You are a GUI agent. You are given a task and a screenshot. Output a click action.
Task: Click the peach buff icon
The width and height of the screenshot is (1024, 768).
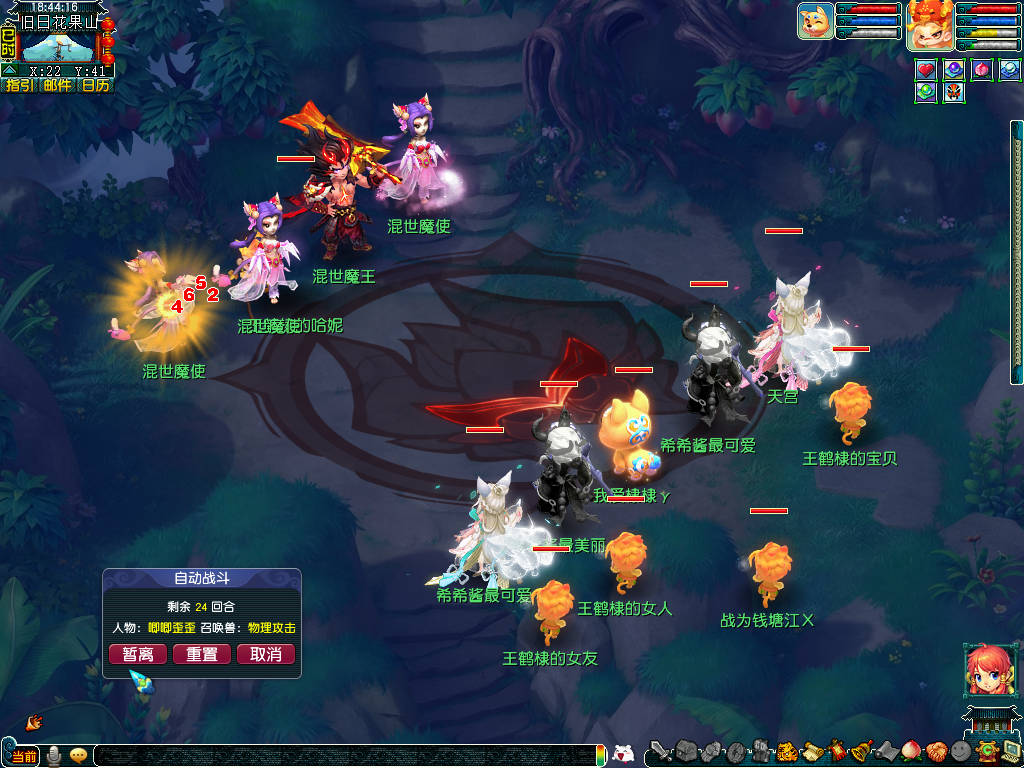click(983, 70)
